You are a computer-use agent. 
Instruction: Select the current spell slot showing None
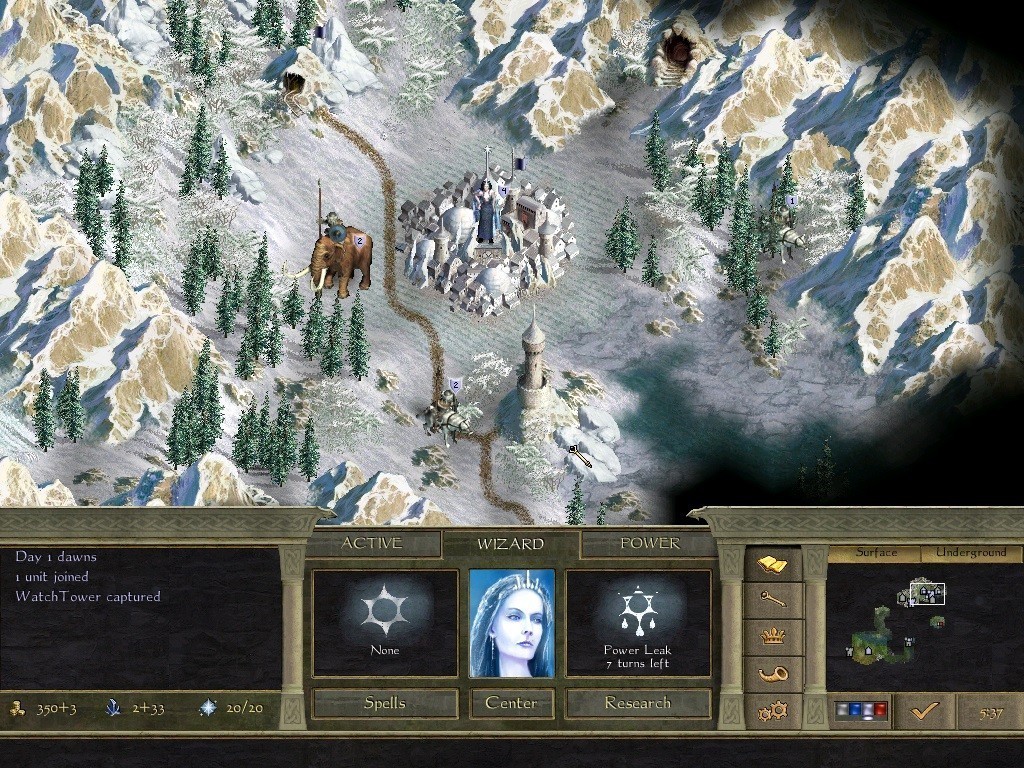[385, 624]
